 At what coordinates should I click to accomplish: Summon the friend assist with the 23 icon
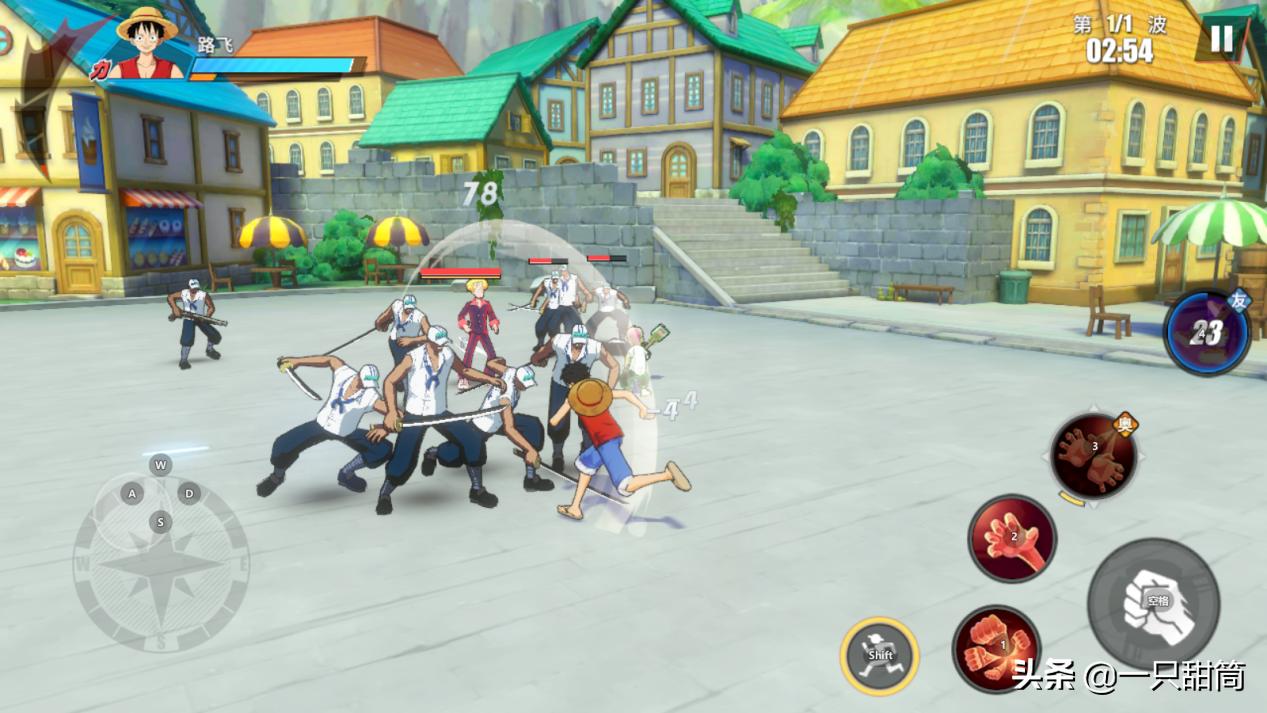click(x=1207, y=333)
